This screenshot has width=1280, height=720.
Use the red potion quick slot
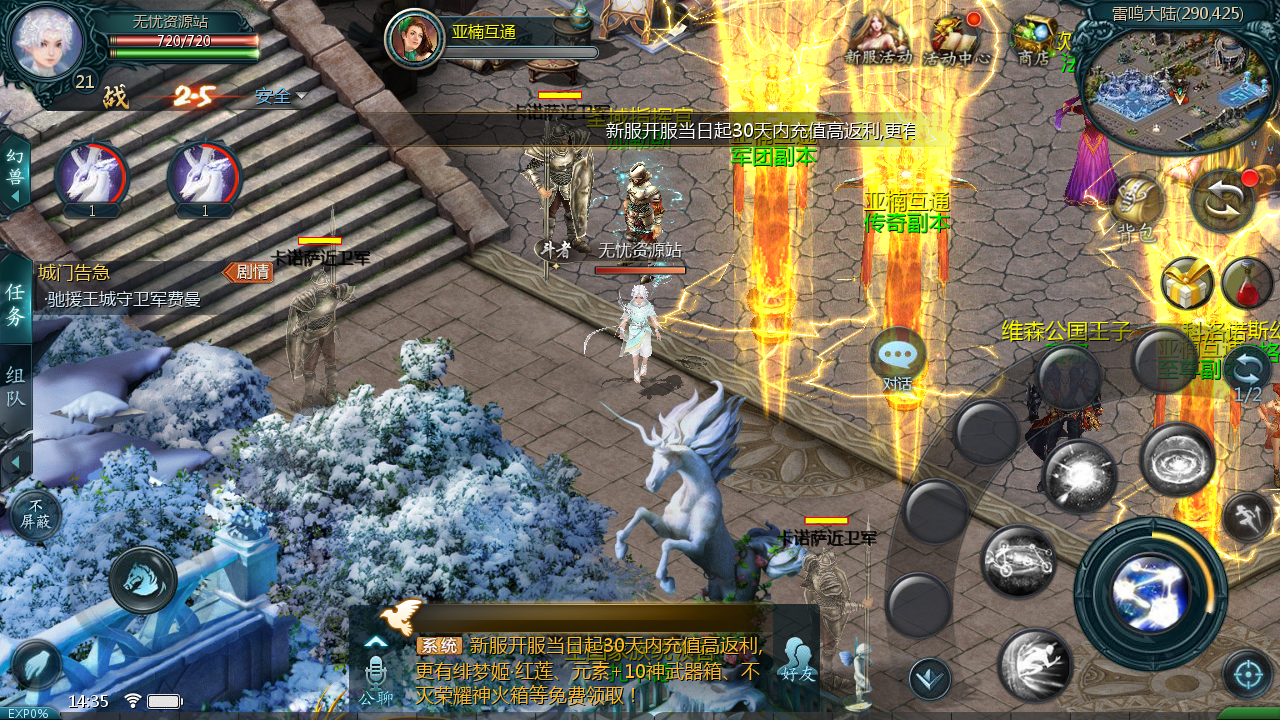1246,284
